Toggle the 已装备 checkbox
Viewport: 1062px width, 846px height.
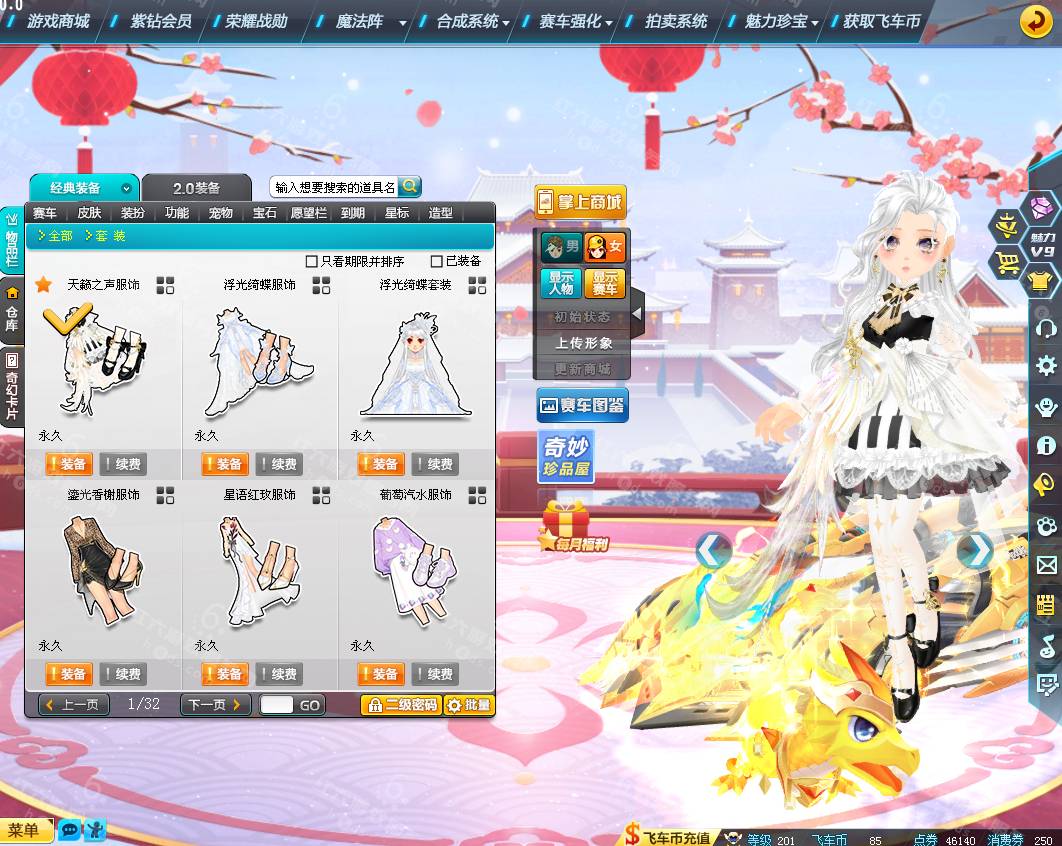pos(437,262)
